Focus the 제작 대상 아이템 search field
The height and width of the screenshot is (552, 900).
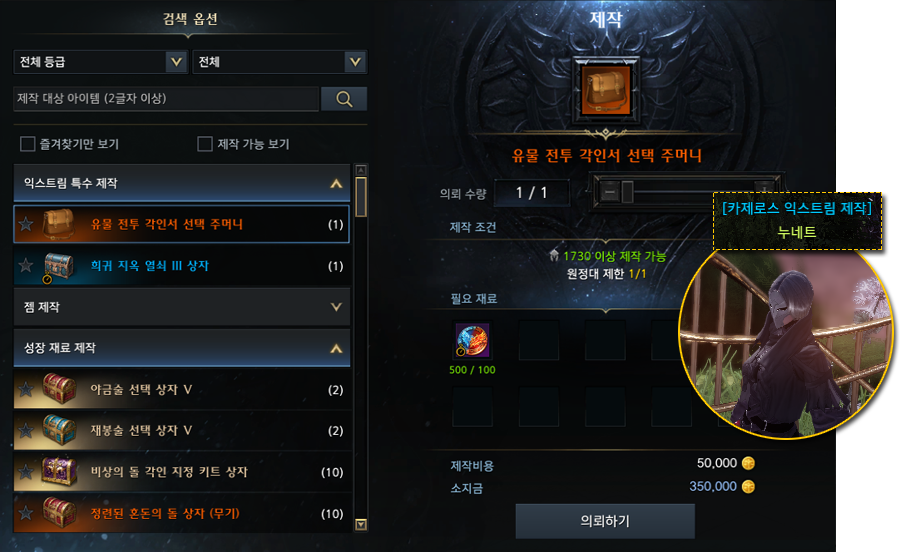click(166, 98)
